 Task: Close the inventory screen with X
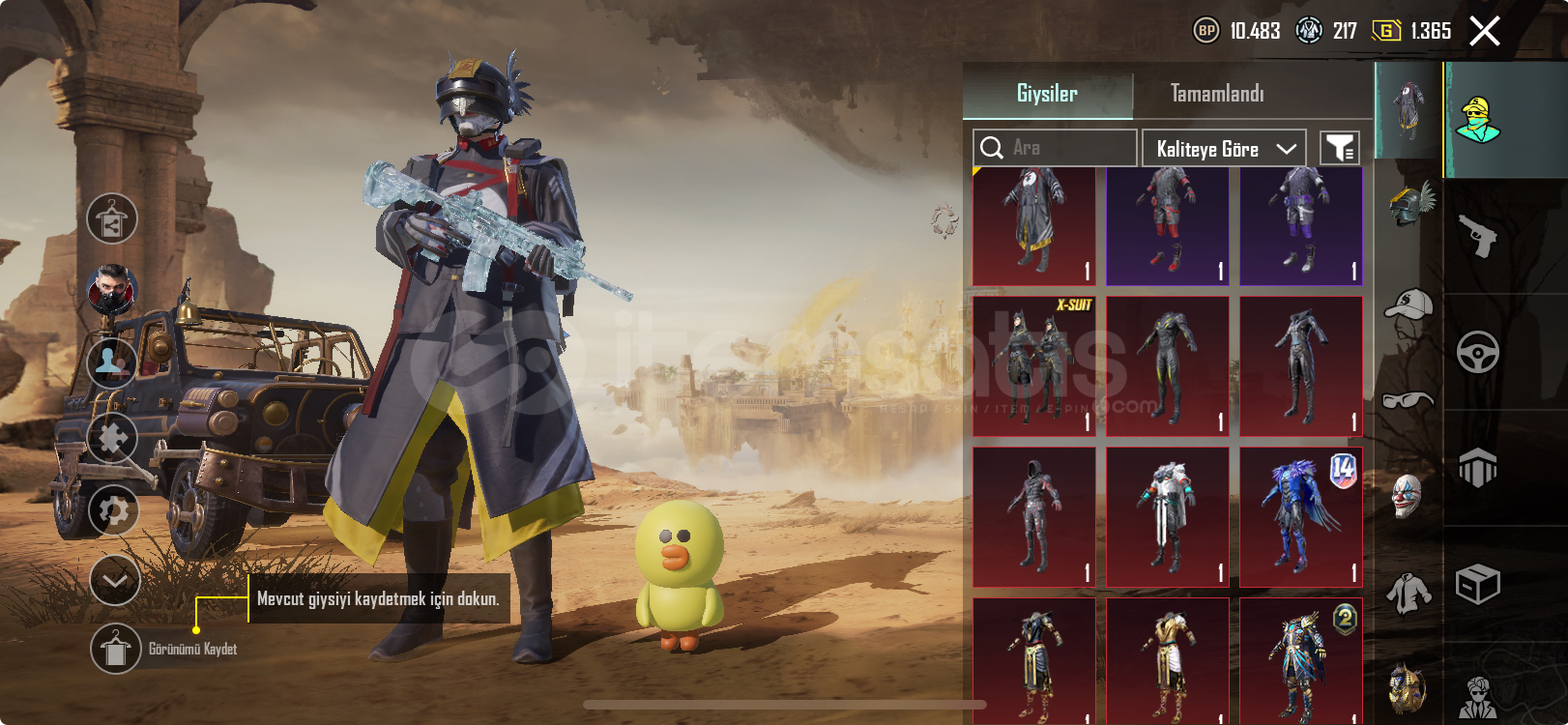pyautogui.click(x=1485, y=31)
